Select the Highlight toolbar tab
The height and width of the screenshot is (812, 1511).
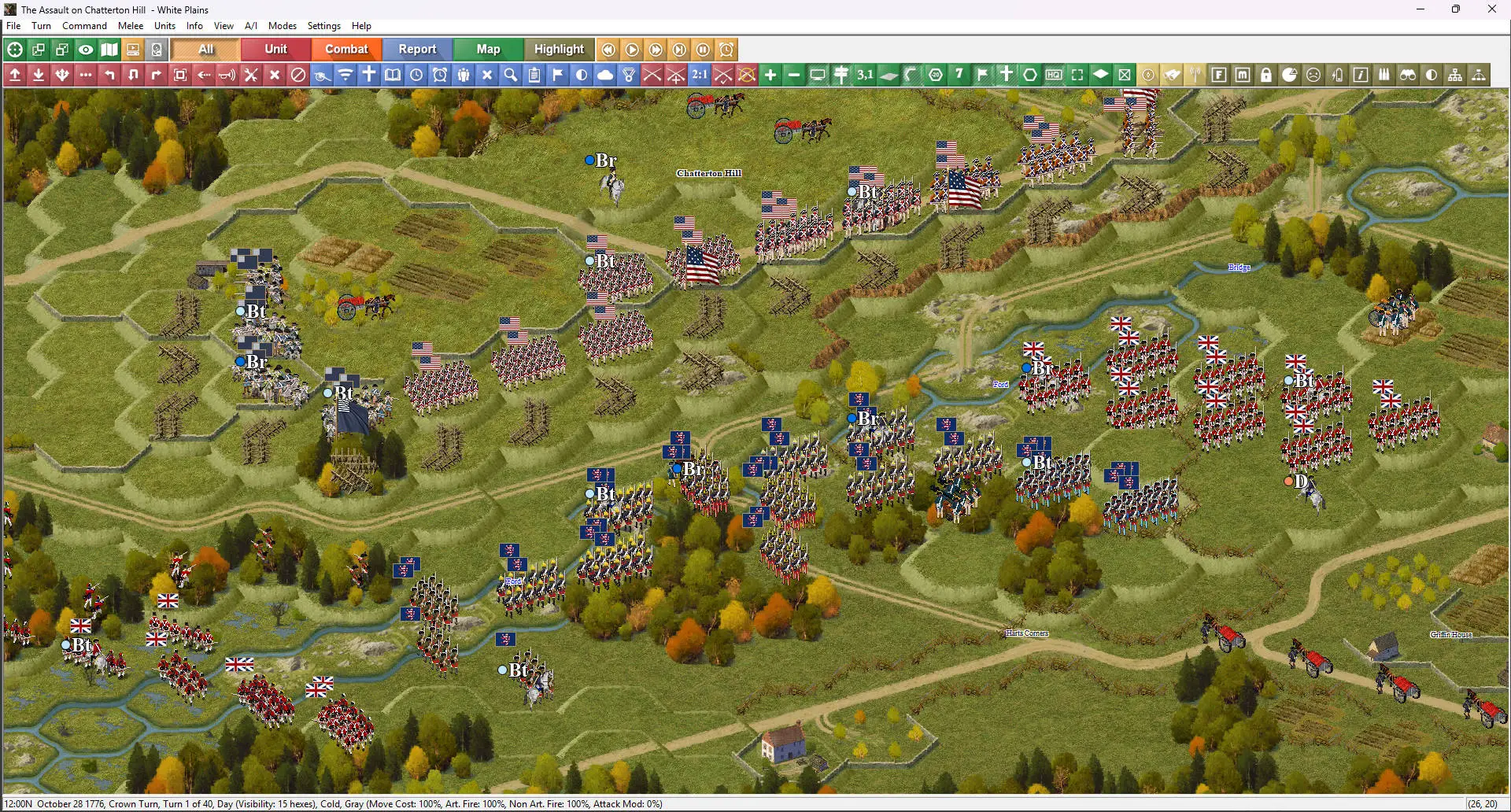tap(559, 50)
